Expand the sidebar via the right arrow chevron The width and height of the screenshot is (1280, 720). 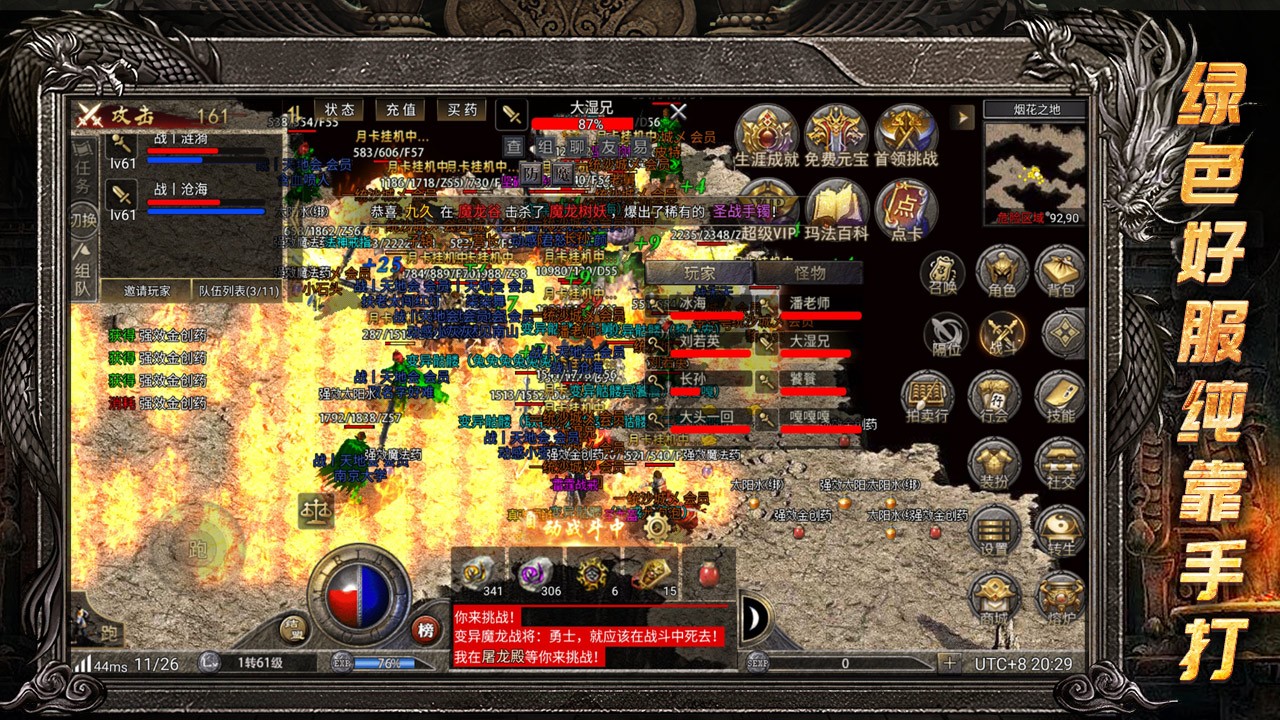(963, 118)
